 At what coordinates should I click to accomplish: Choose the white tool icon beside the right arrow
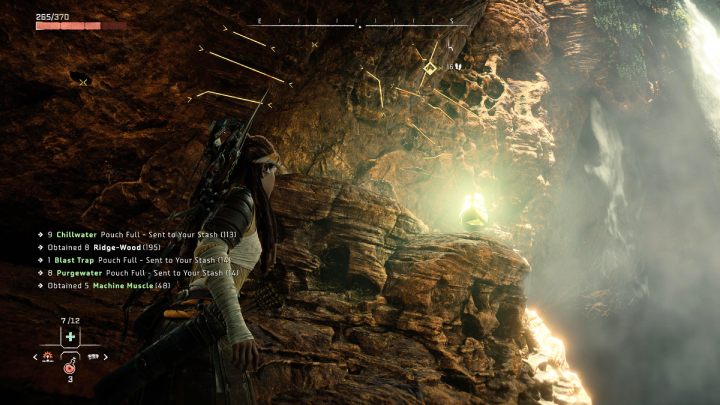tap(93, 355)
